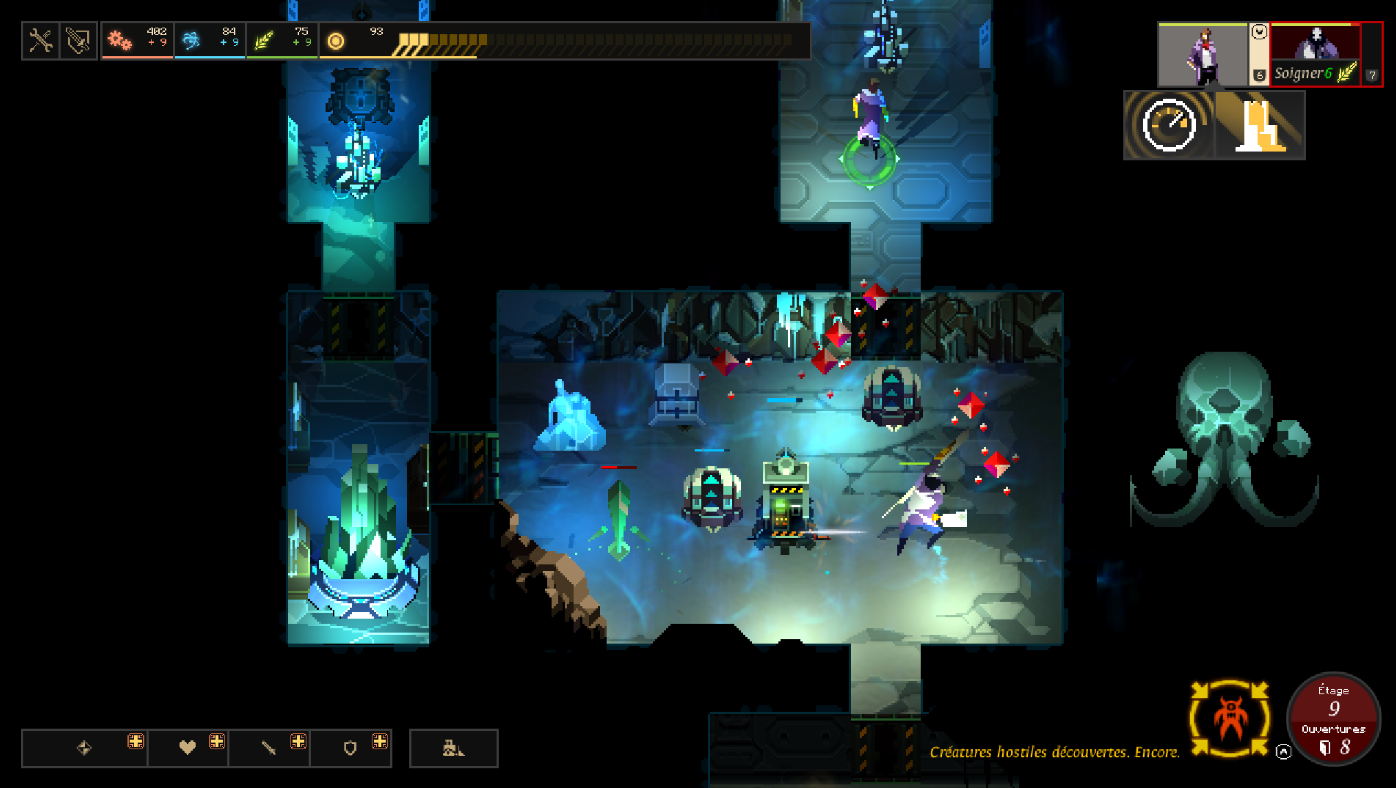
Task: Select the heart health item slot
Action: coord(189,747)
